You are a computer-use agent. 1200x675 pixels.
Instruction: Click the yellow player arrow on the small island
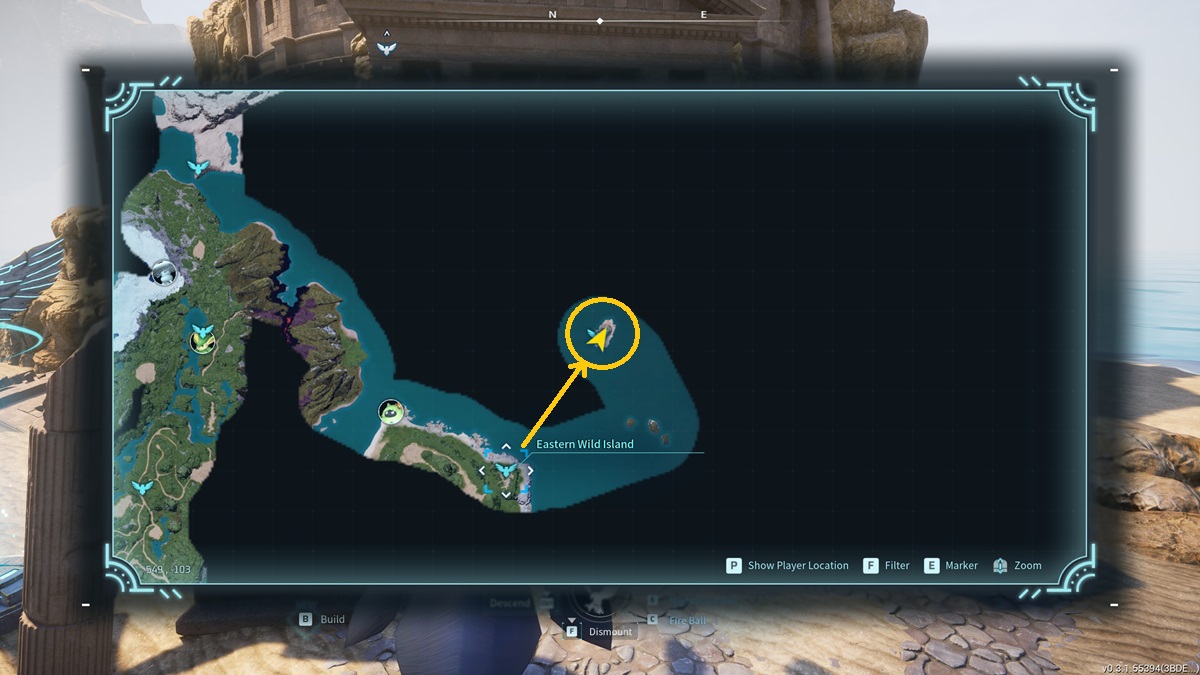(x=599, y=339)
